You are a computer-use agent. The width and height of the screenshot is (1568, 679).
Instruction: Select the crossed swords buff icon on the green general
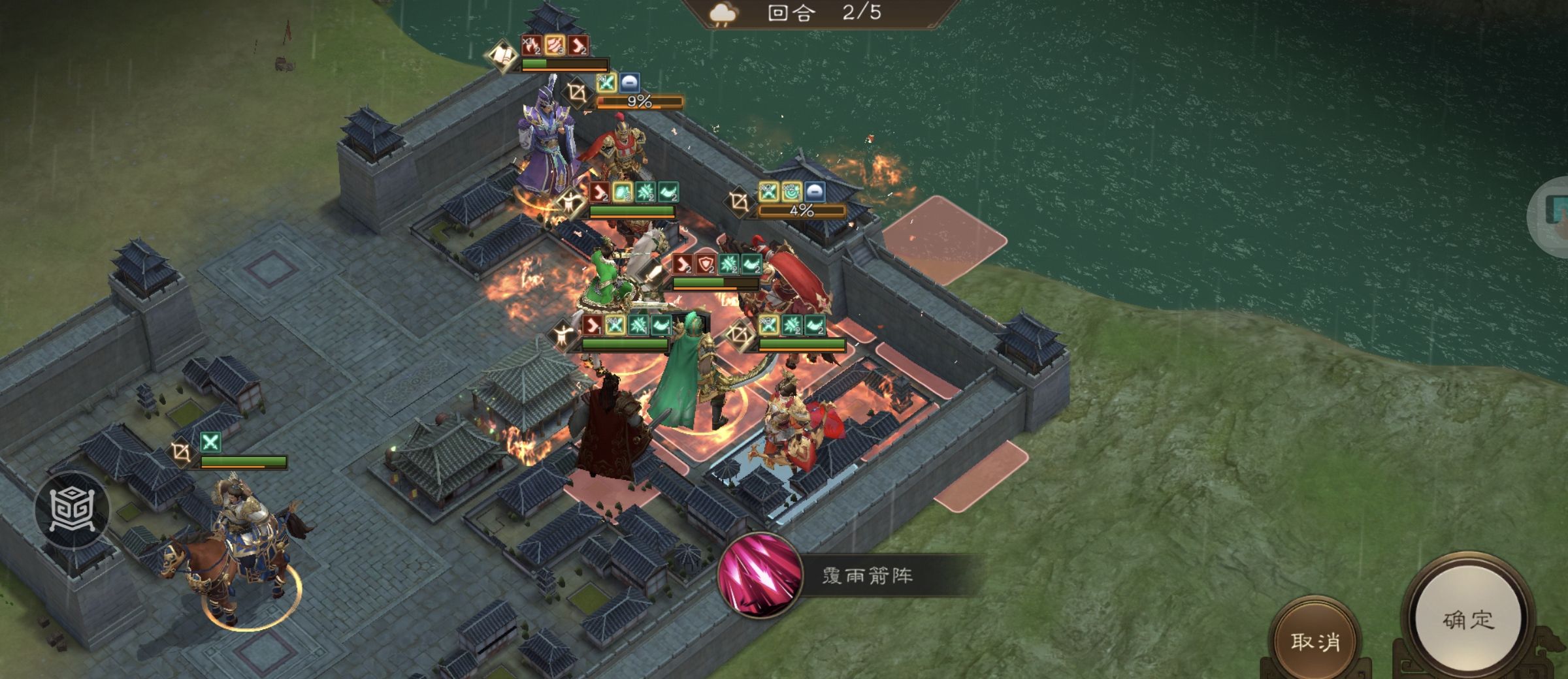616,325
